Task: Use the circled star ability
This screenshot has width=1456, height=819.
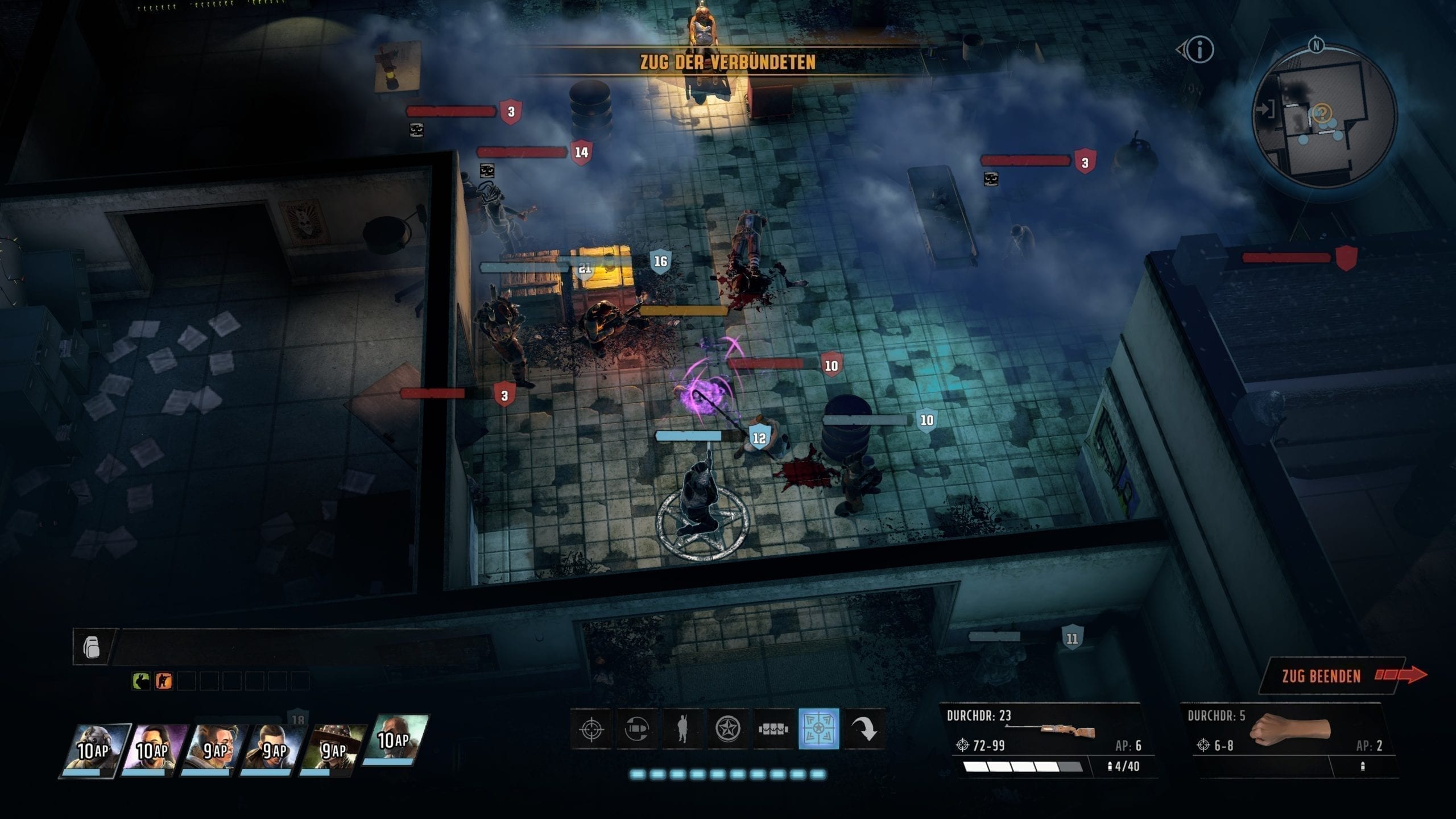Action: click(x=727, y=729)
